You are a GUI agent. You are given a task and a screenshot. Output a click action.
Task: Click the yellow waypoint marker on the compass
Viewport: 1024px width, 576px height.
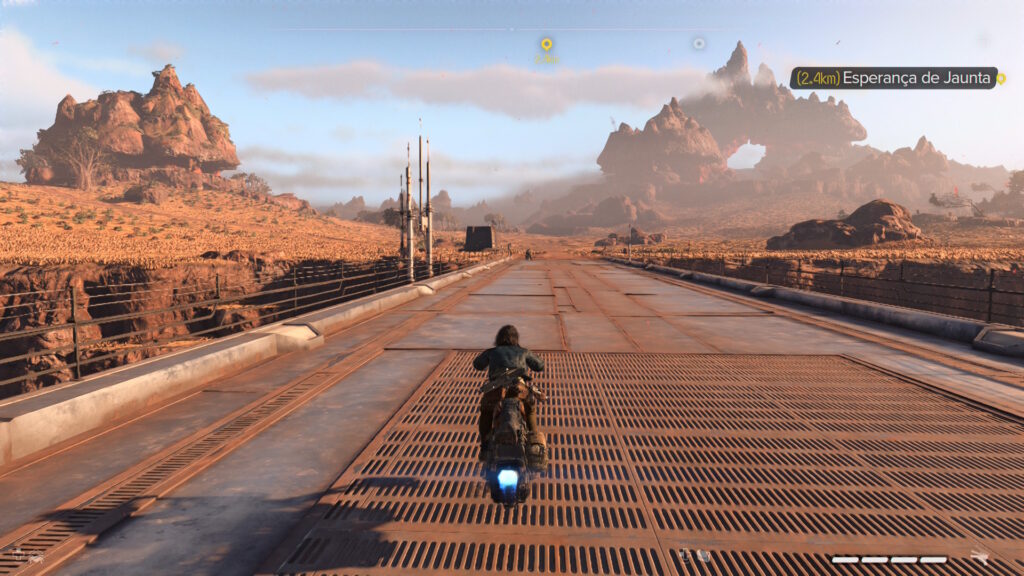coord(546,45)
